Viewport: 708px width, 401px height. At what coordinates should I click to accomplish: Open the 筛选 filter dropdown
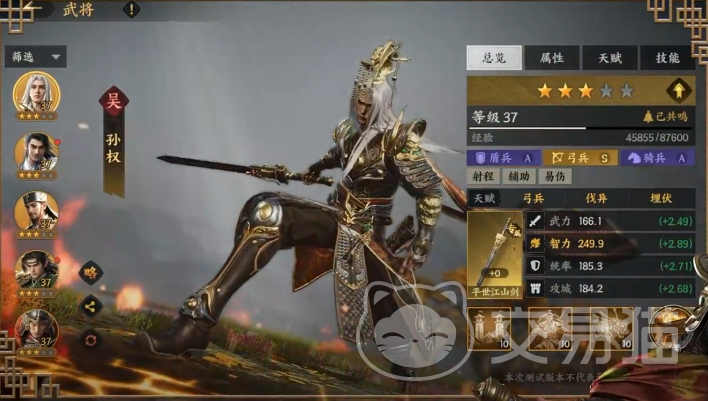point(36,57)
